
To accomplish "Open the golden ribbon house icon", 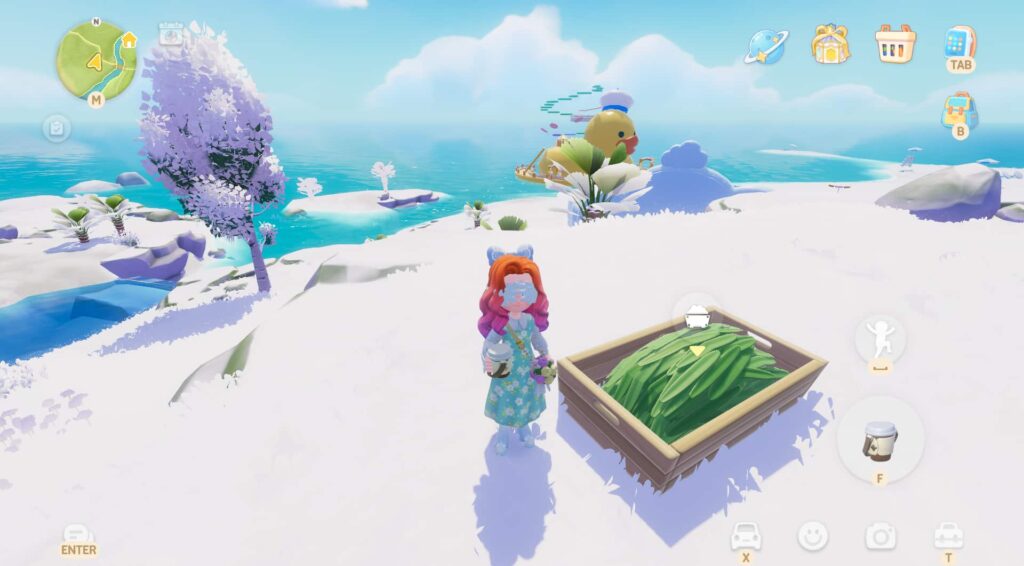I will tap(830, 44).
